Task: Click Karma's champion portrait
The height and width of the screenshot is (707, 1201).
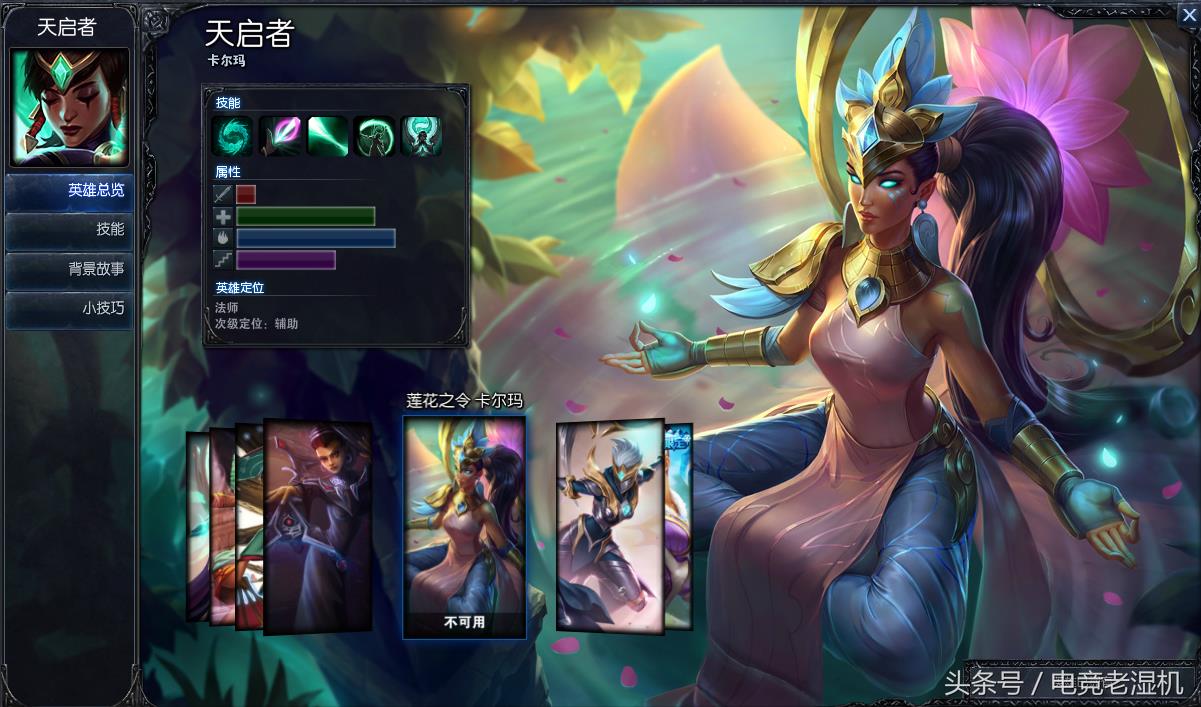Action: [x=69, y=107]
